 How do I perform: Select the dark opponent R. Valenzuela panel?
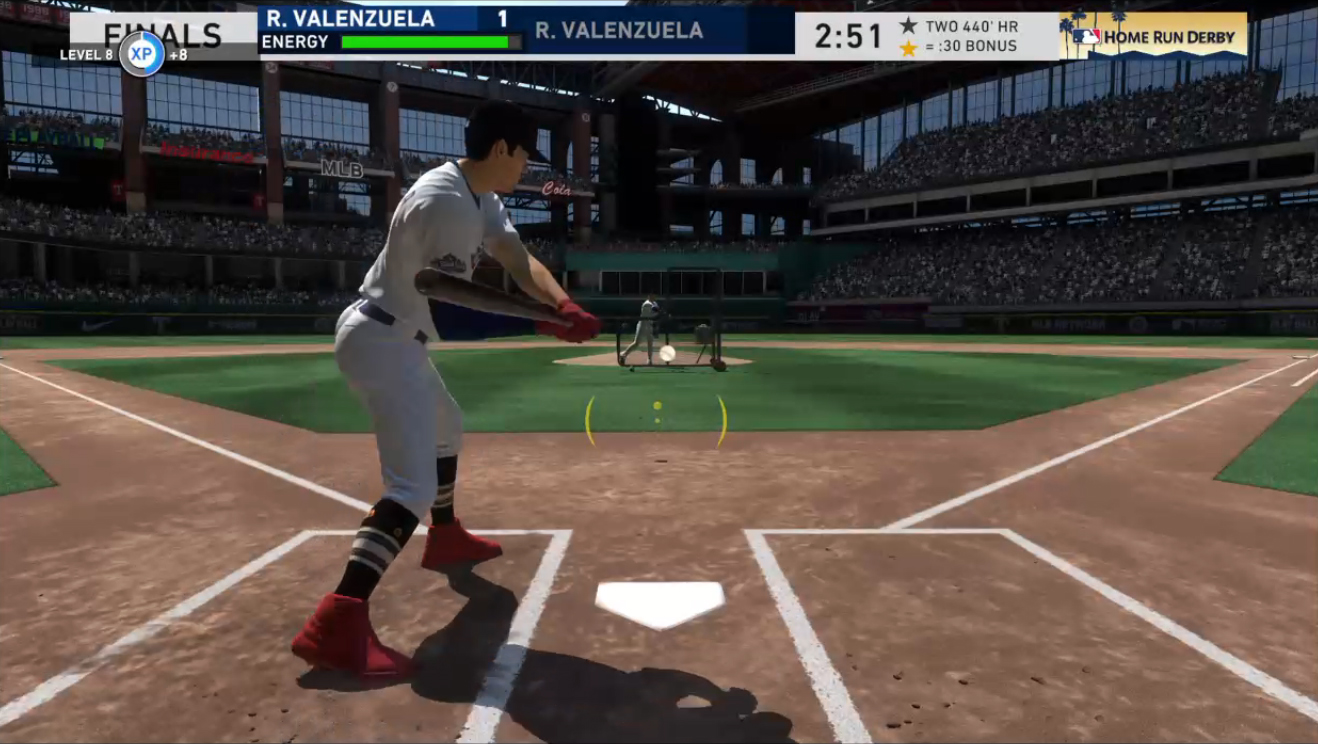click(x=660, y=31)
